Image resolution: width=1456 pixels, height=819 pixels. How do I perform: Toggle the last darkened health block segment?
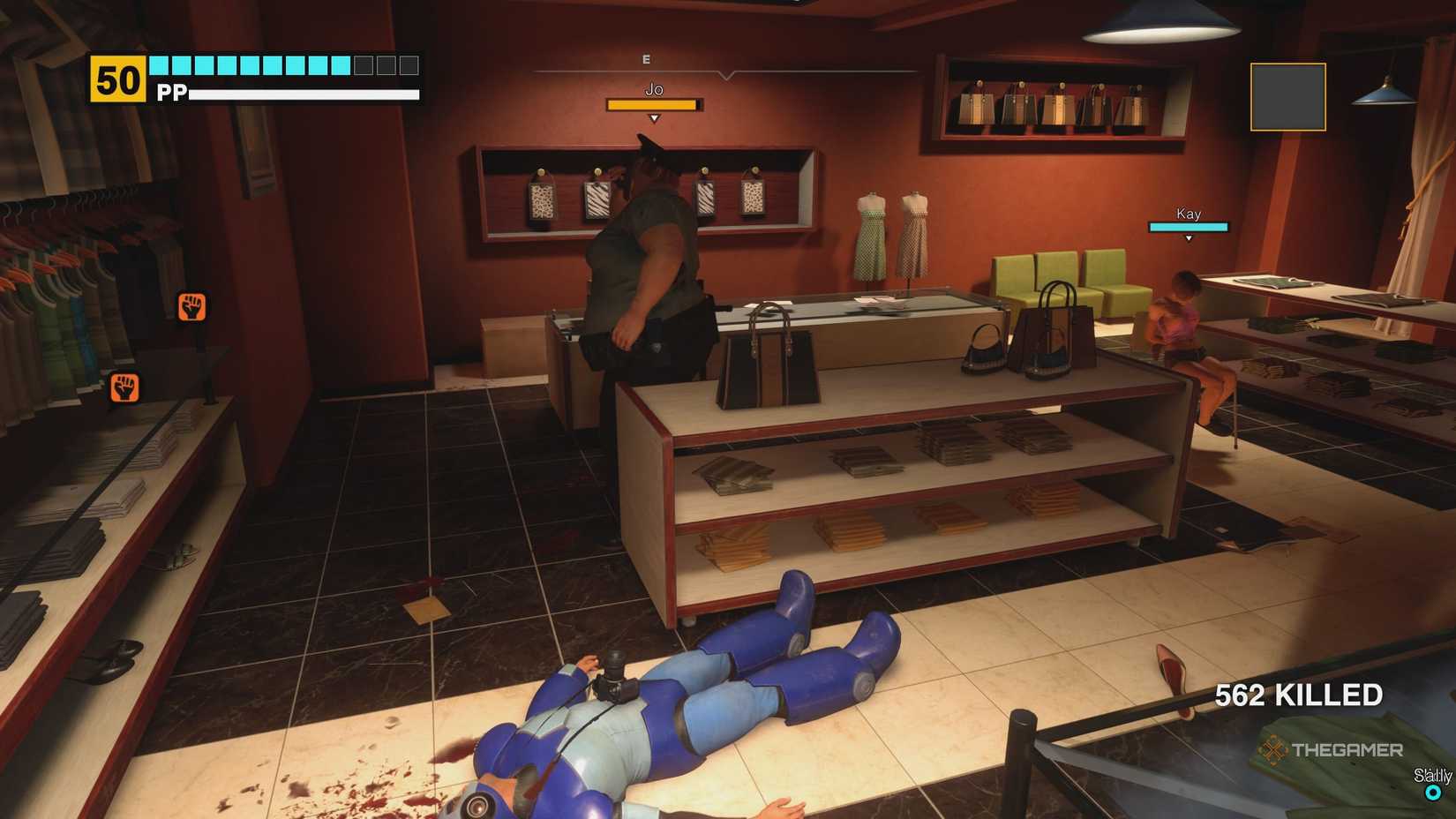coord(408,64)
